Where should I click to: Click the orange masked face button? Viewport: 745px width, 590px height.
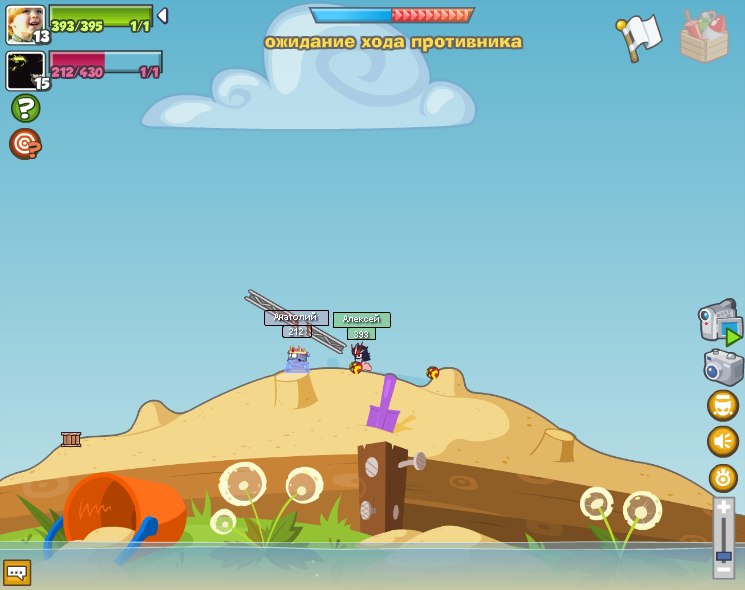click(723, 405)
